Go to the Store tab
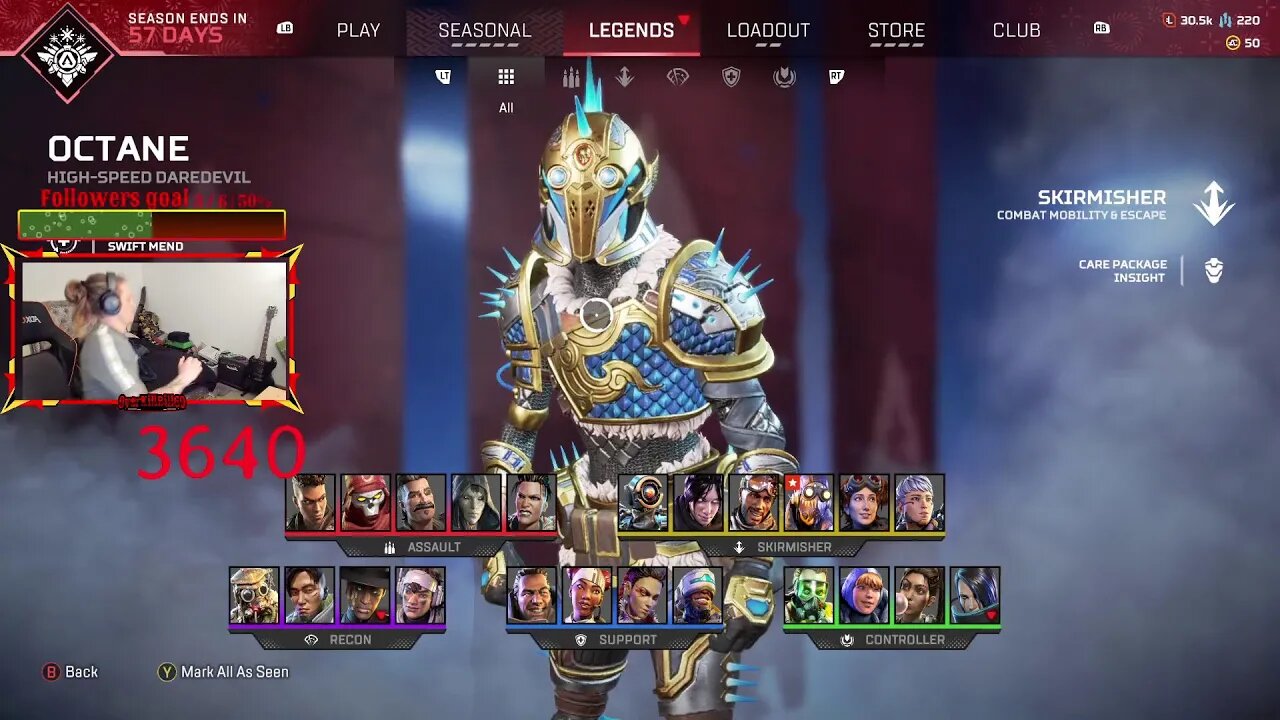This screenshot has height=720, width=1280. point(896,30)
